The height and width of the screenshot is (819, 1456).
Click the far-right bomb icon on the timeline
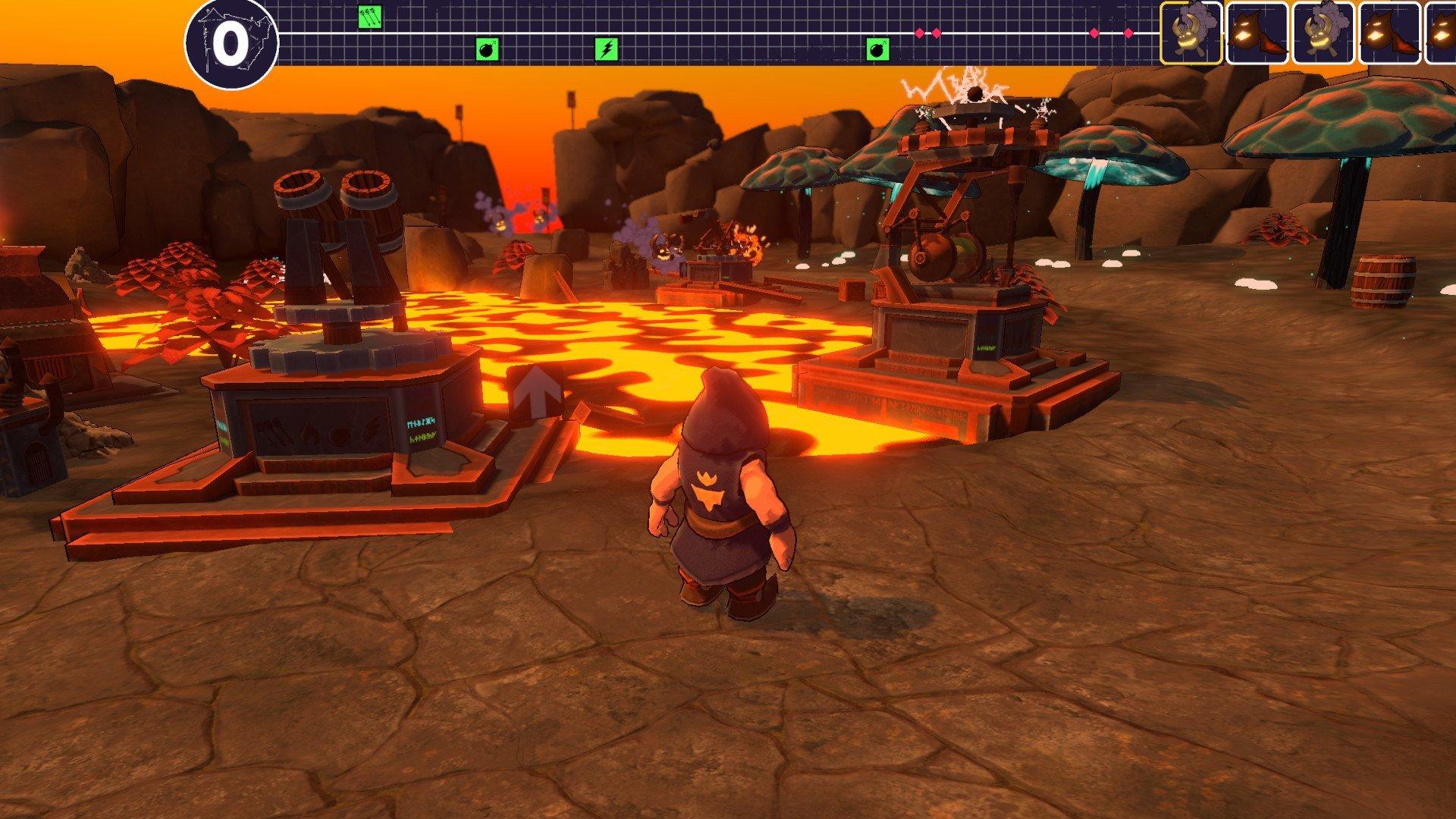pos(878,49)
